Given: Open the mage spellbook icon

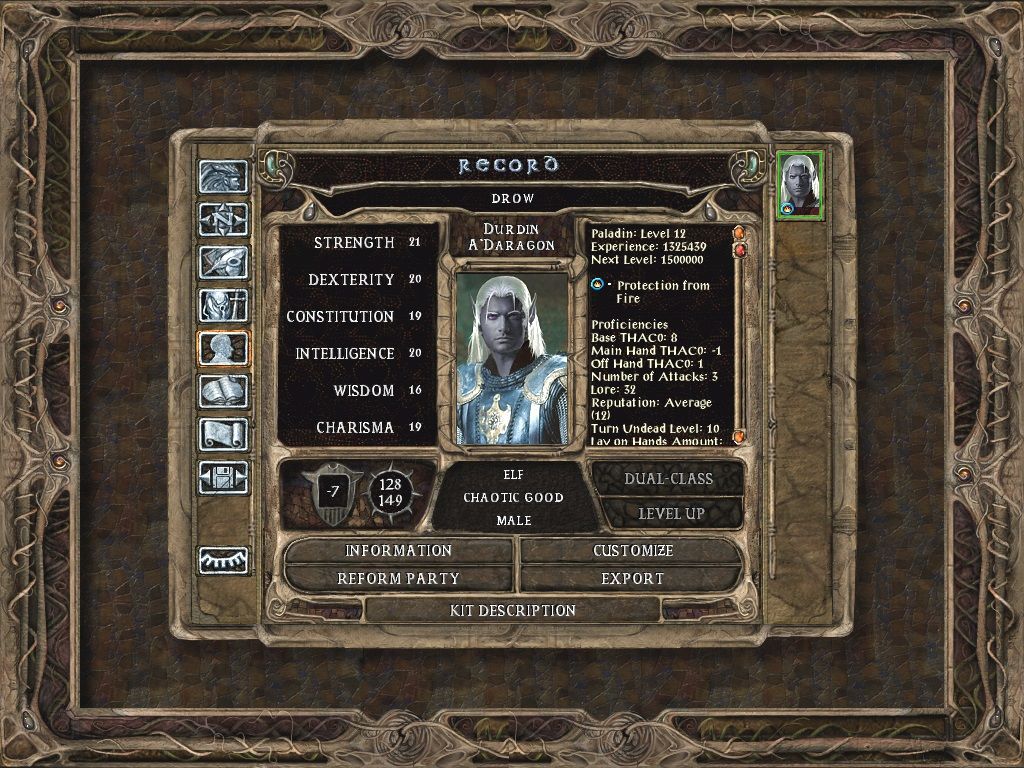Looking at the screenshot, I should tap(222, 391).
